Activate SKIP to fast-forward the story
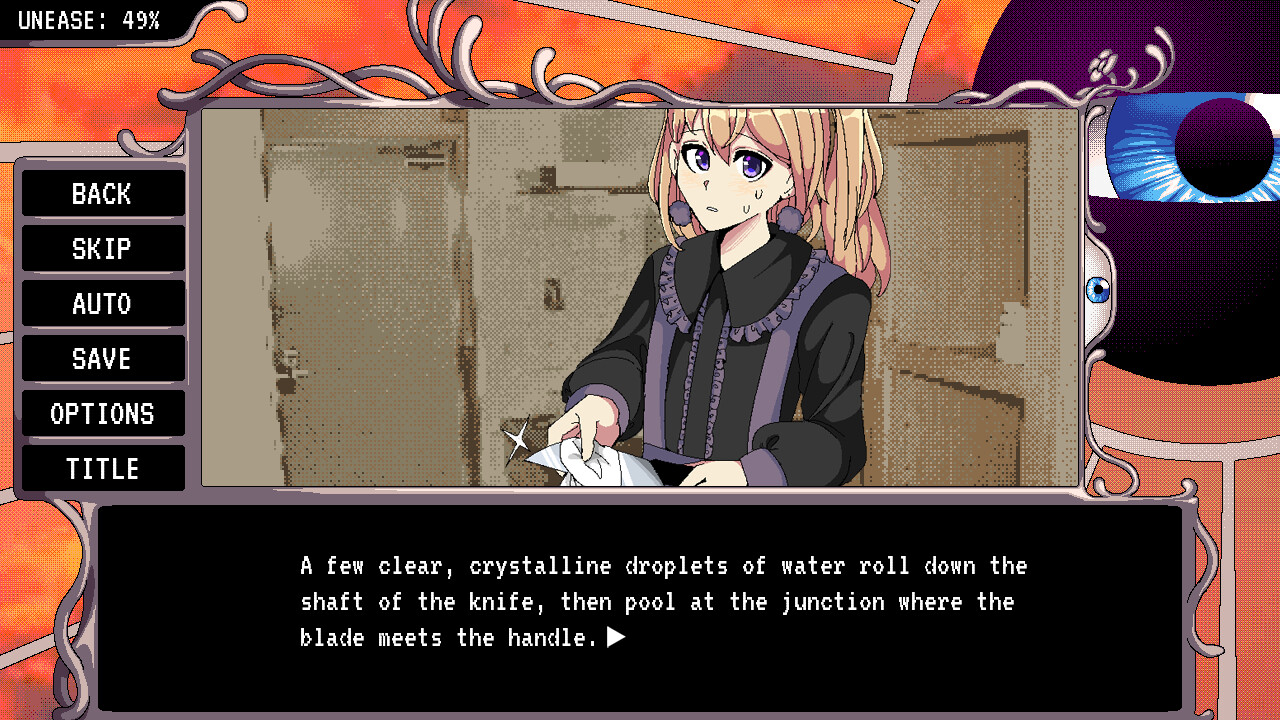The width and height of the screenshot is (1280, 720). coord(103,248)
